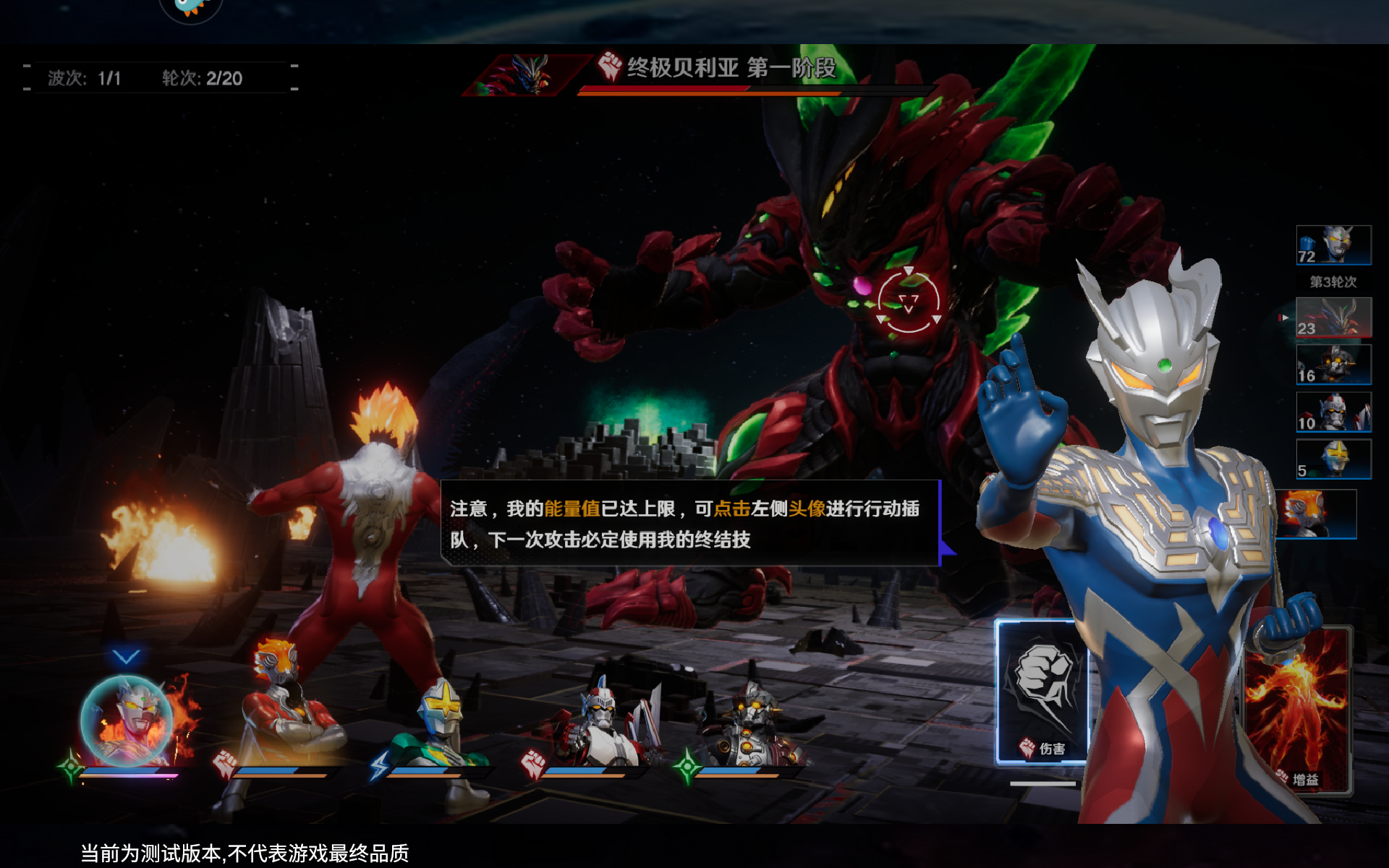Choose the turn order thumbnail marked 10
This screenshot has width=1389, height=868.
point(1333,412)
